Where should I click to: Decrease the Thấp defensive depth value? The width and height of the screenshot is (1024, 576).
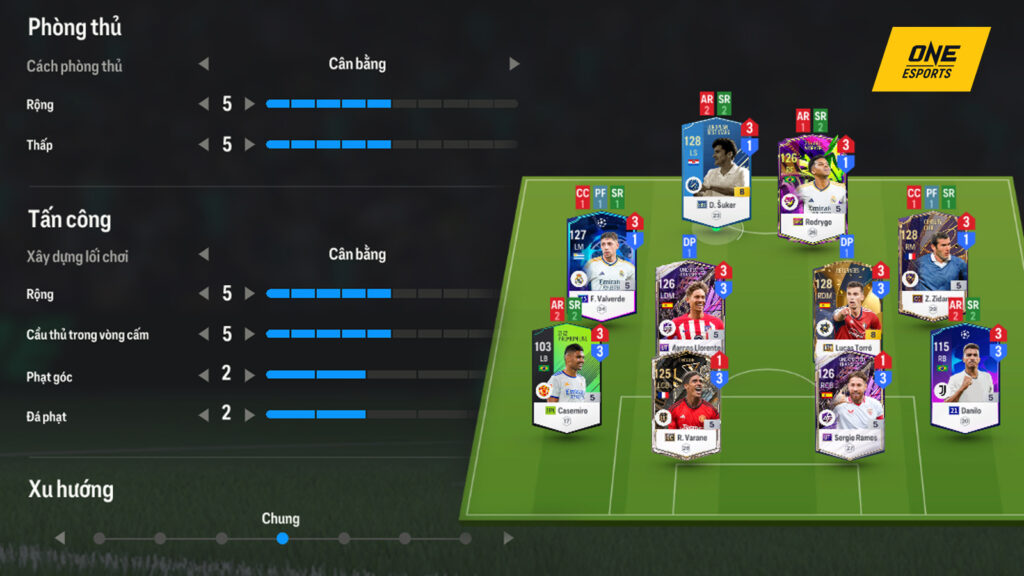204,145
